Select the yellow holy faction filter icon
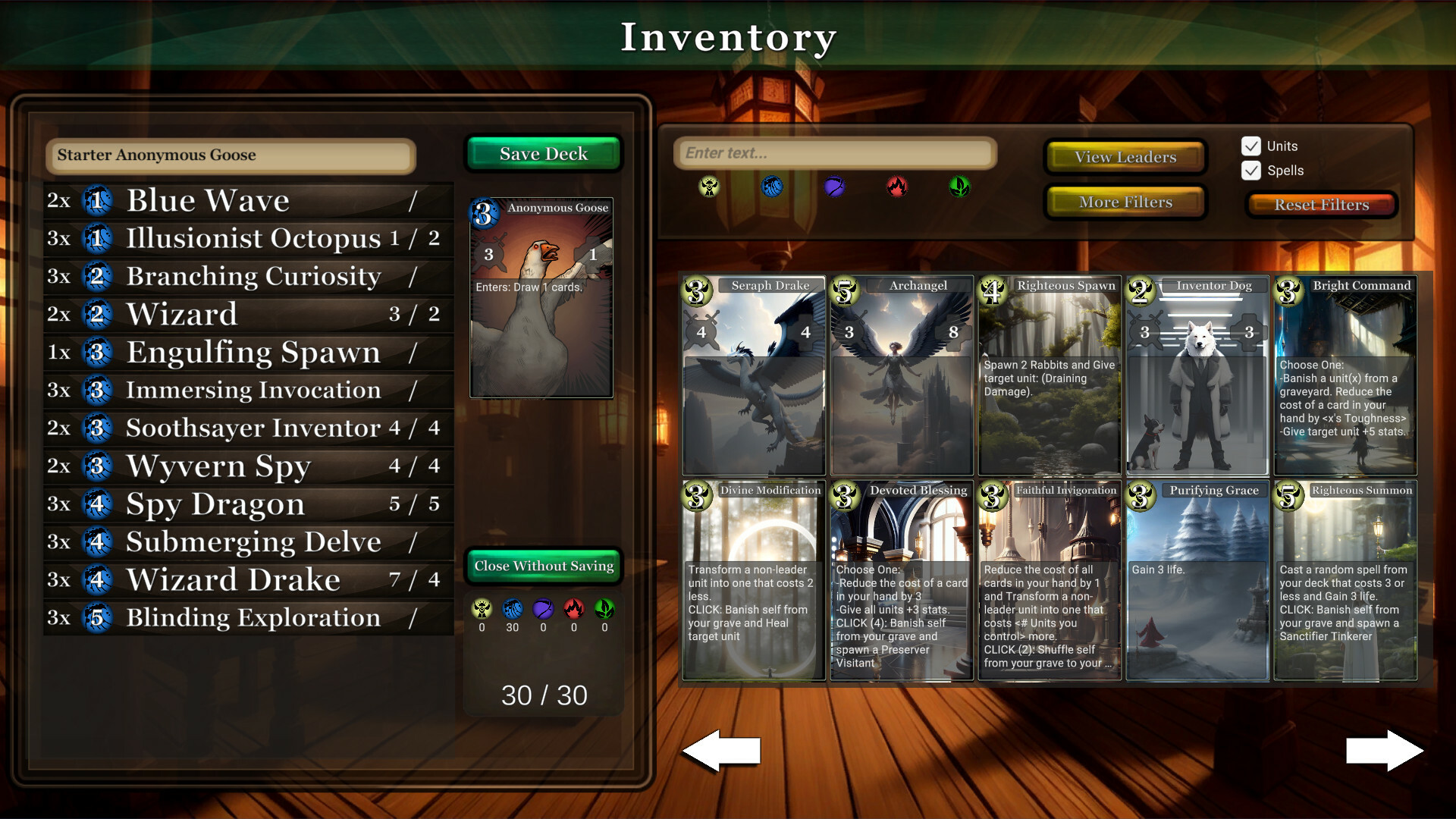Image resolution: width=1456 pixels, height=819 pixels. tap(709, 187)
